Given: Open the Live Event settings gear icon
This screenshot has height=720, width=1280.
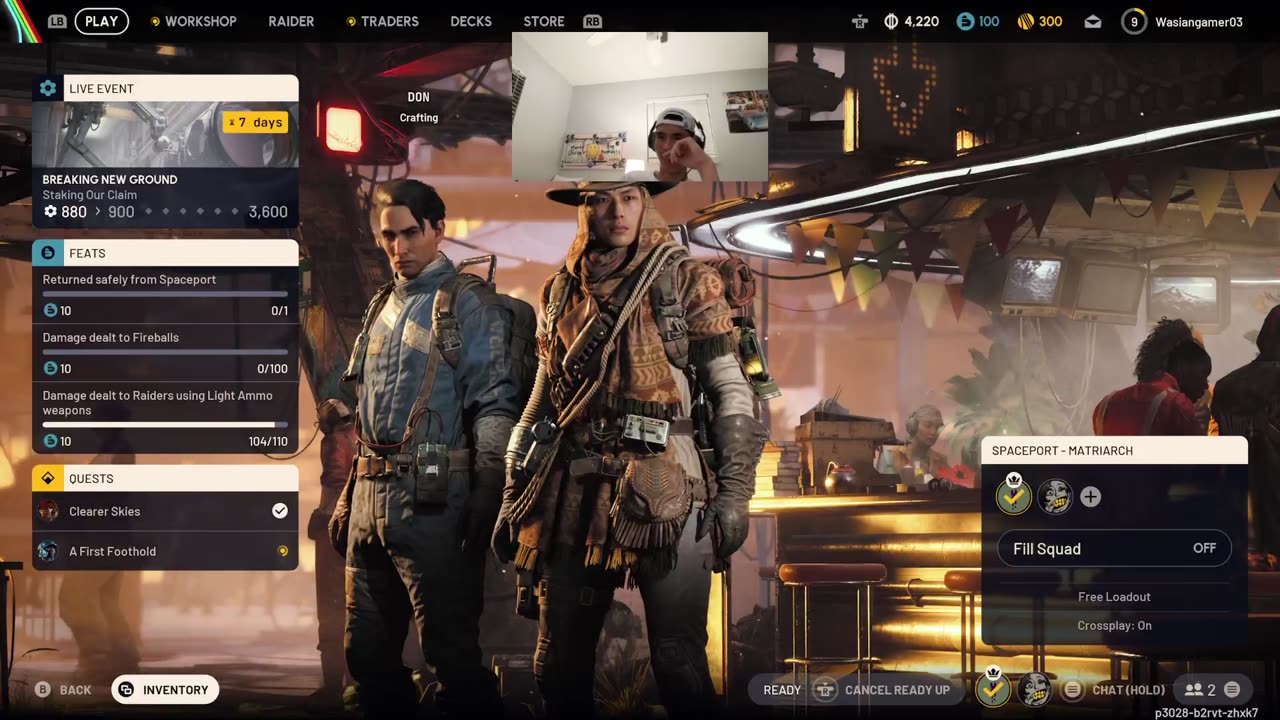Looking at the screenshot, I should tap(48, 88).
